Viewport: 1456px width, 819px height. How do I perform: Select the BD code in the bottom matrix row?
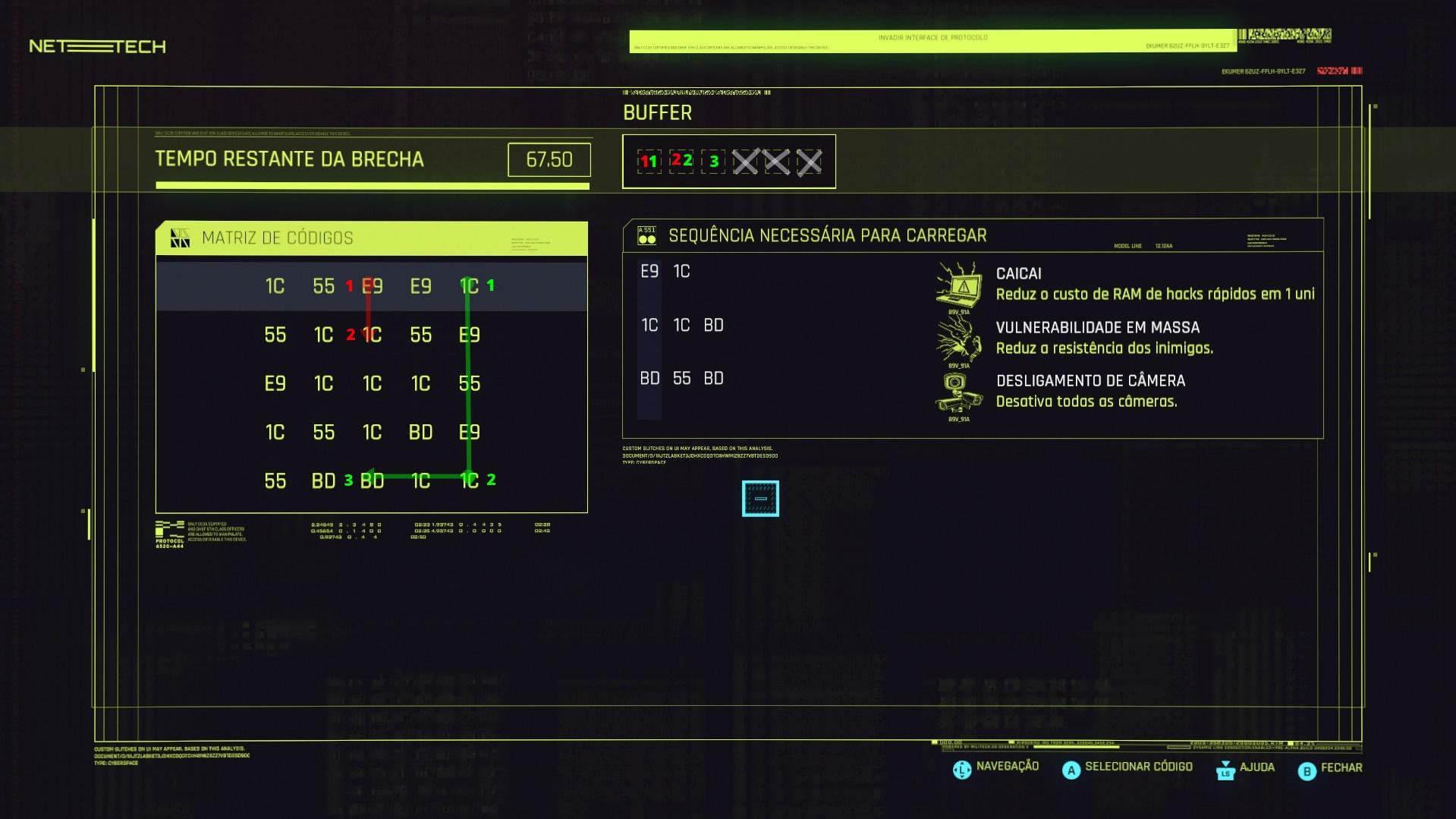coord(323,480)
